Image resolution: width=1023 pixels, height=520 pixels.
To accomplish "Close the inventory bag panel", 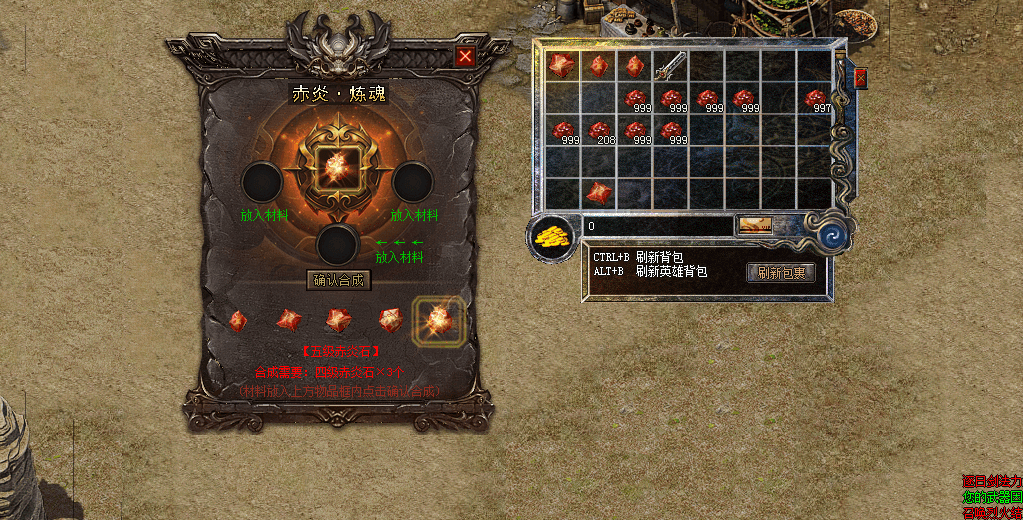I will pos(860,77).
